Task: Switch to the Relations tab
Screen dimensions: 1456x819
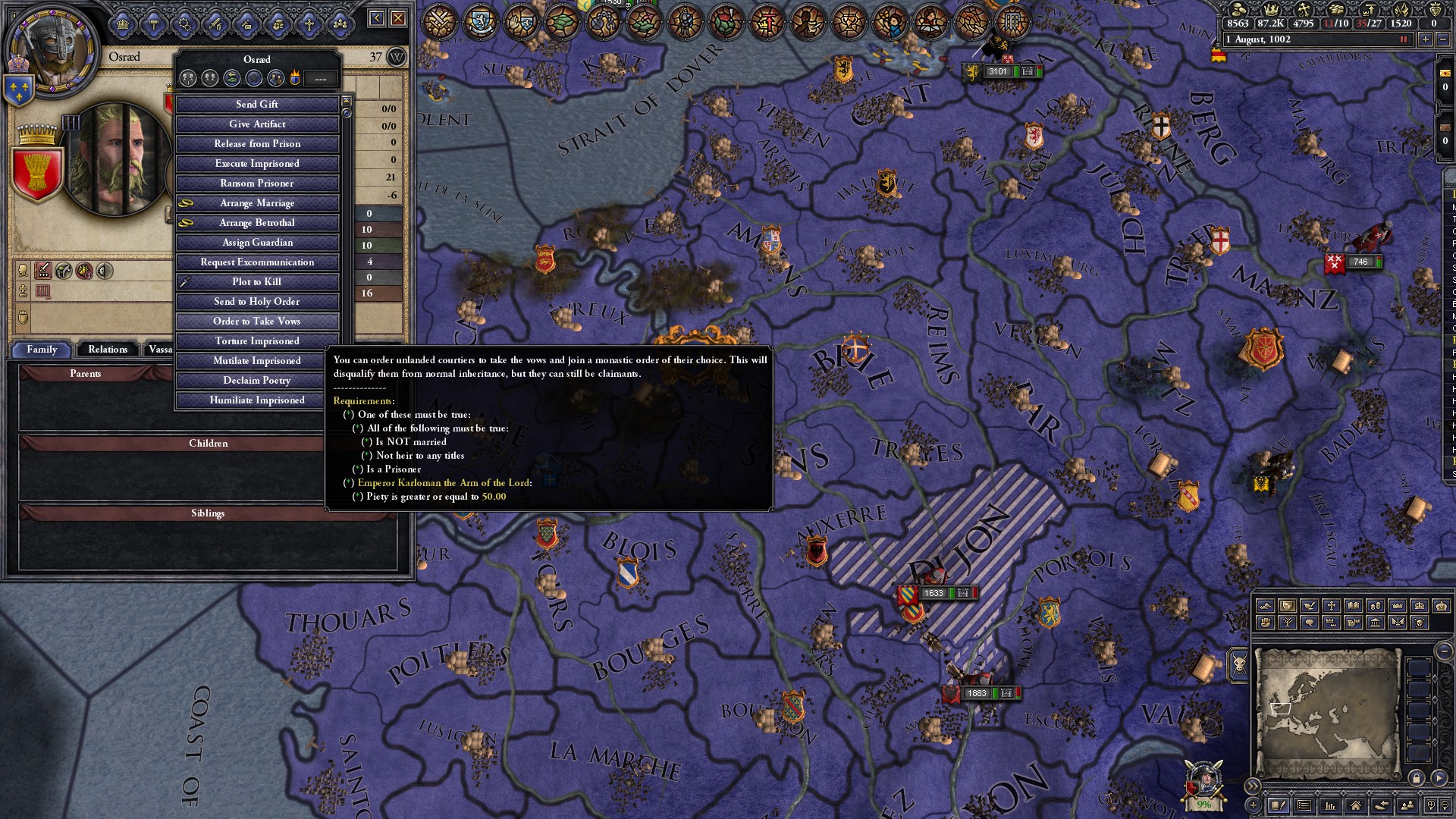Action: coord(108,350)
